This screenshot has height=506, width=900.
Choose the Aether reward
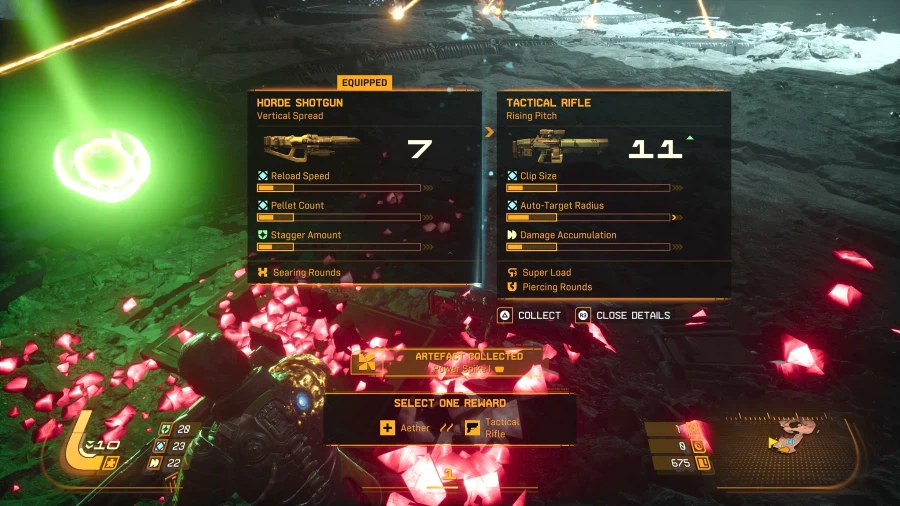click(x=405, y=428)
